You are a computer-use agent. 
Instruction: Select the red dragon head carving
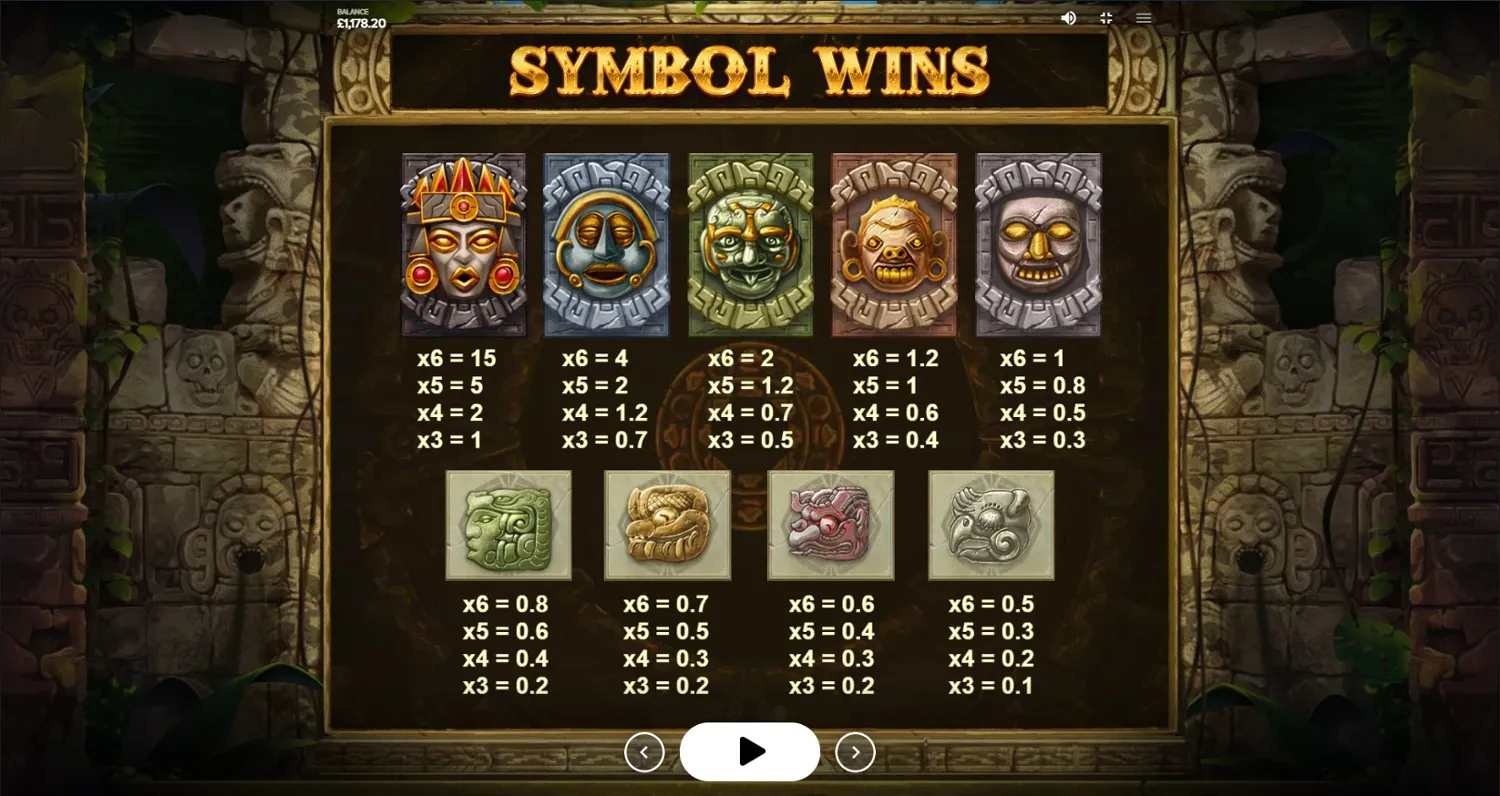tap(832, 524)
